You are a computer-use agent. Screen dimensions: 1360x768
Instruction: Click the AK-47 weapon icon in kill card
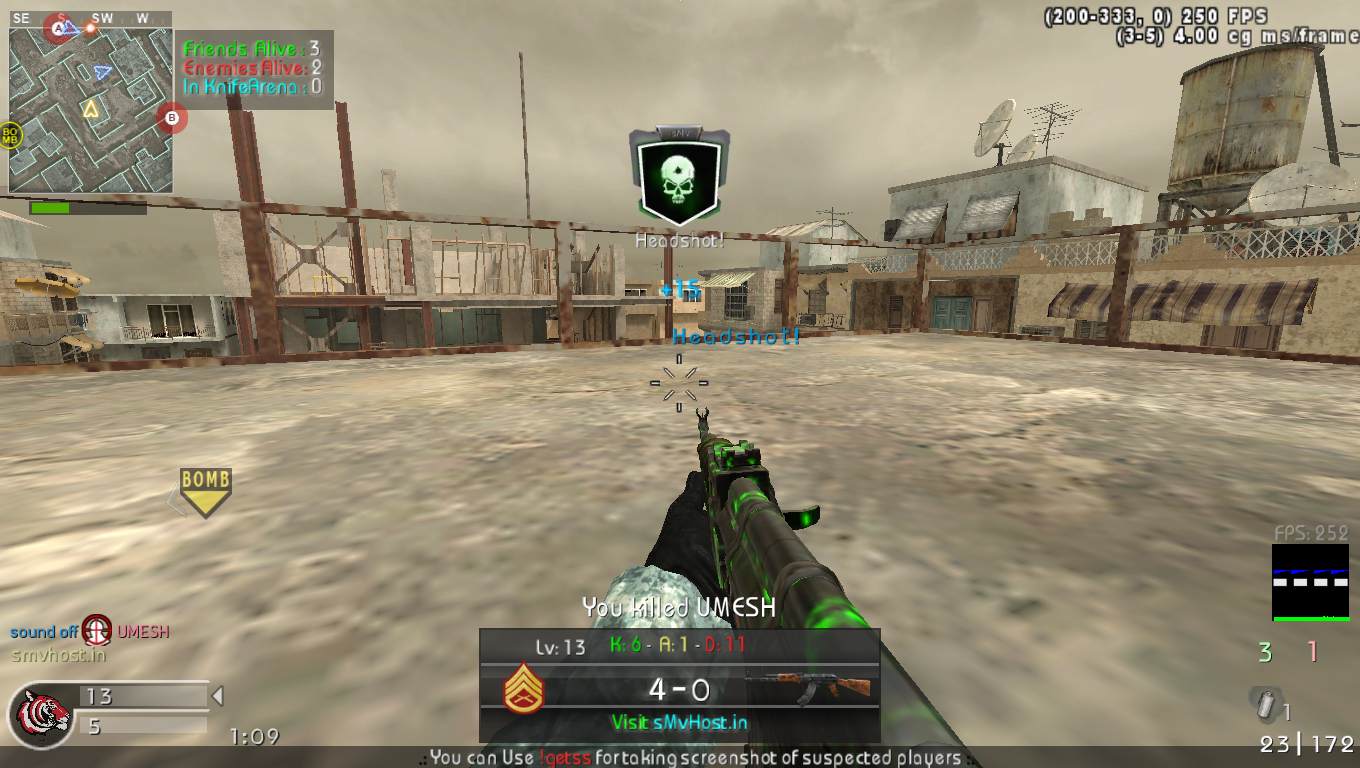click(807, 687)
